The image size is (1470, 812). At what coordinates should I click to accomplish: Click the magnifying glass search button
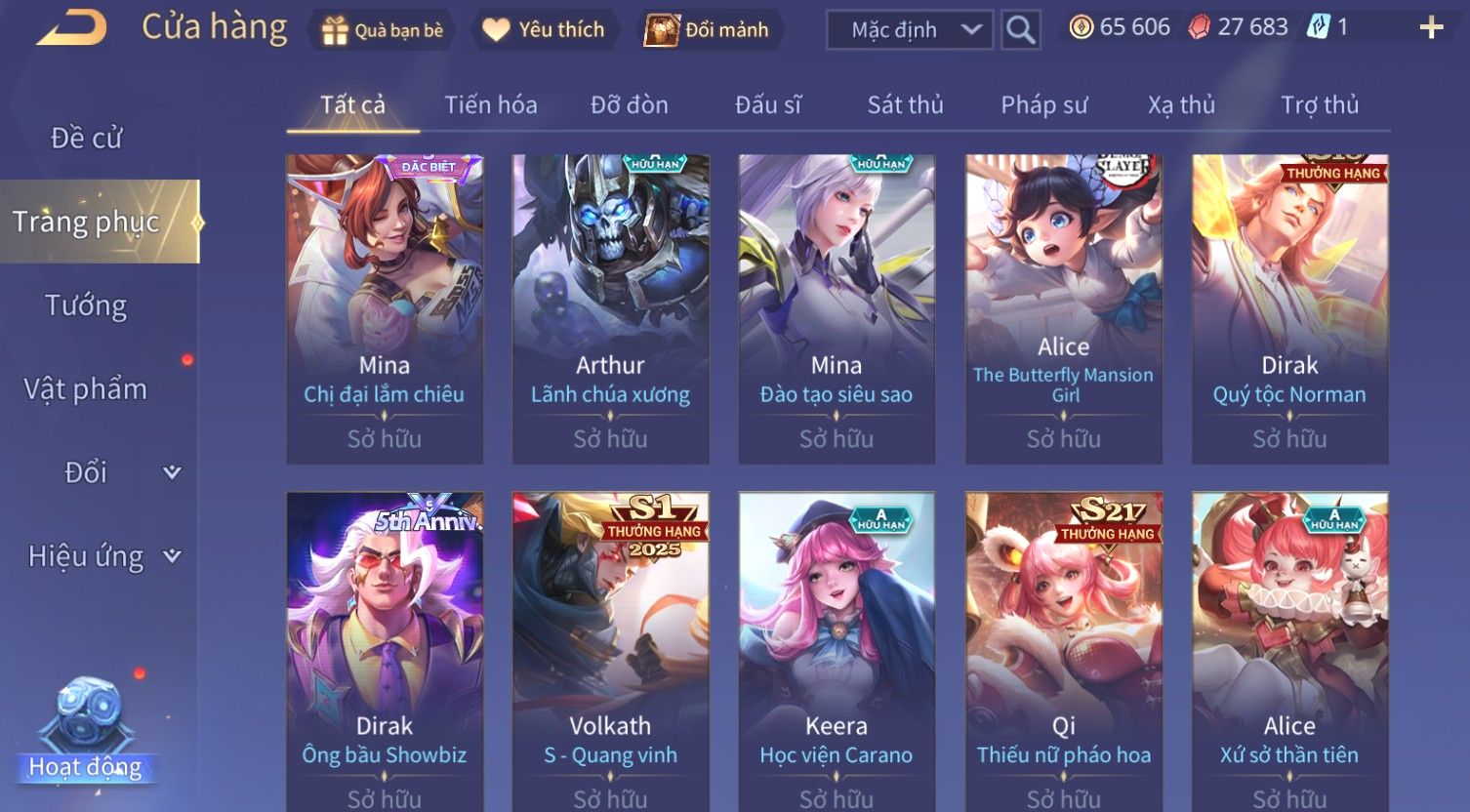pyautogui.click(x=1020, y=30)
